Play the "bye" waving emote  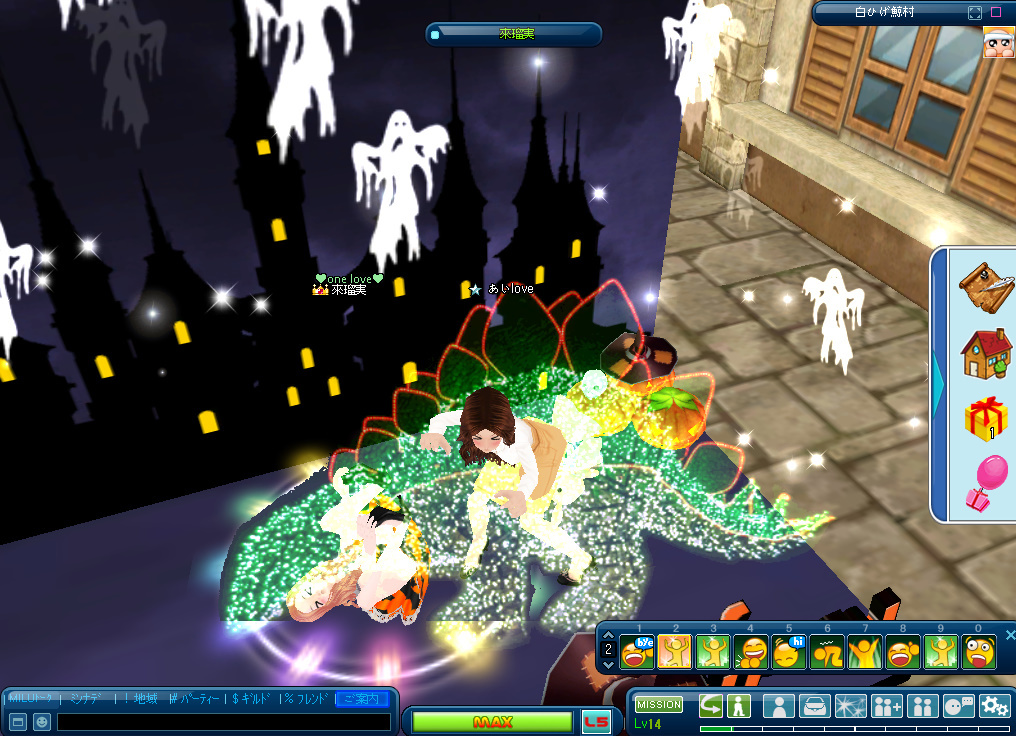click(635, 653)
